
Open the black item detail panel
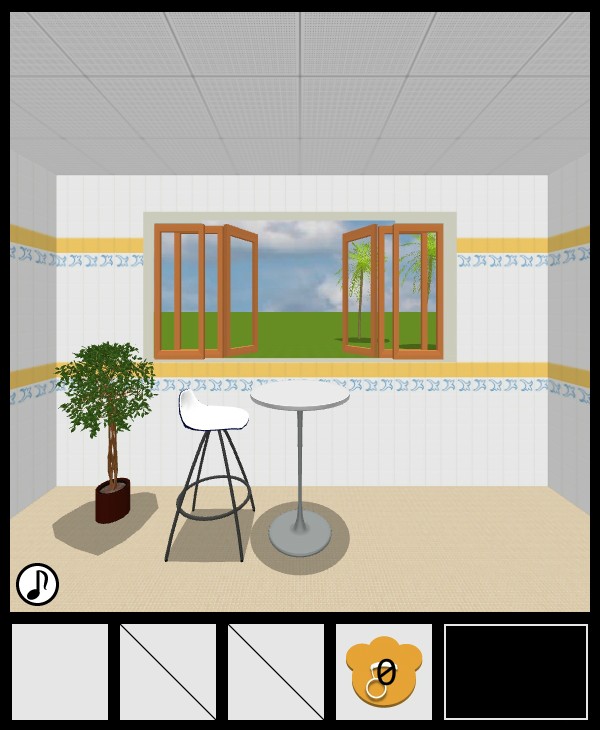coord(516,672)
